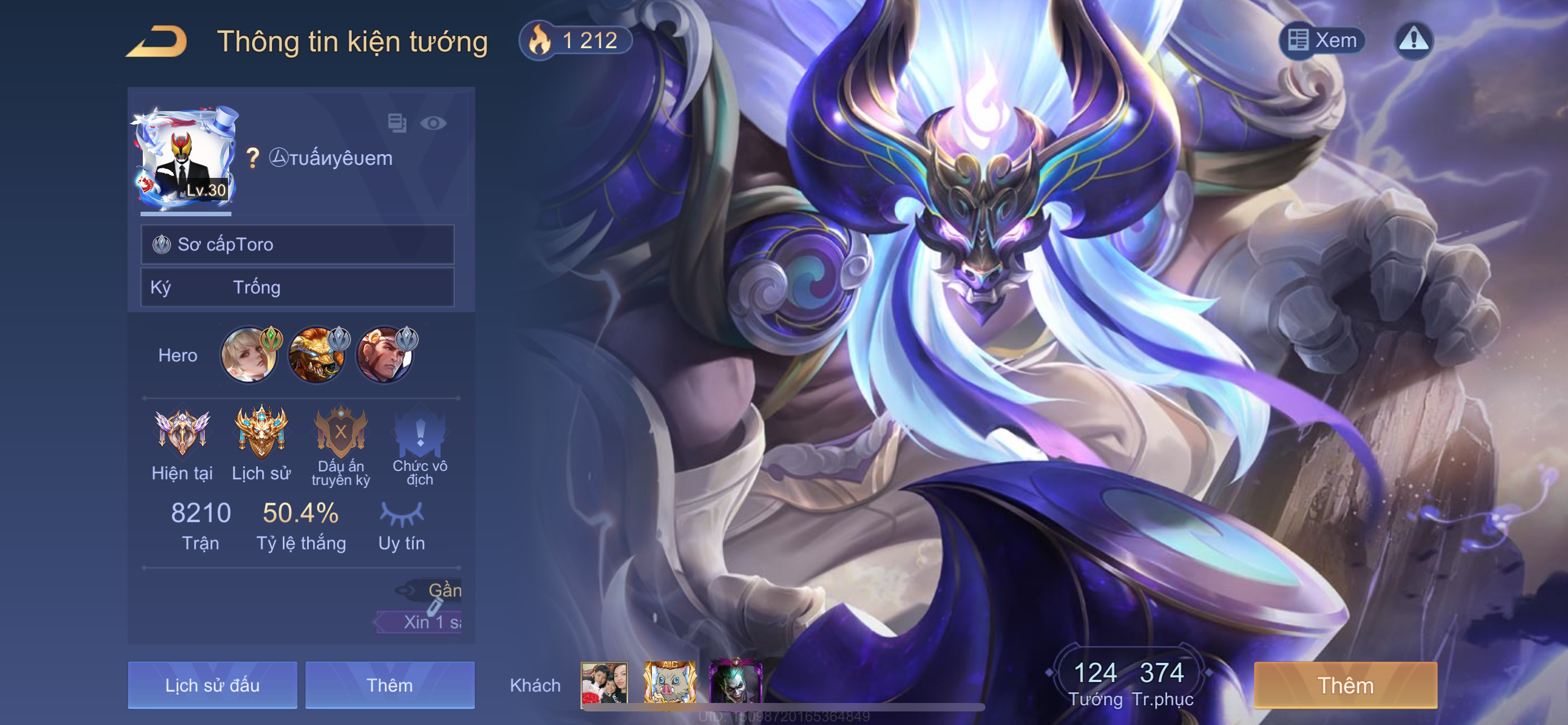Viewport: 1568px width, 725px height.
Task: Open the family photo visitor avatar
Action: [605, 683]
